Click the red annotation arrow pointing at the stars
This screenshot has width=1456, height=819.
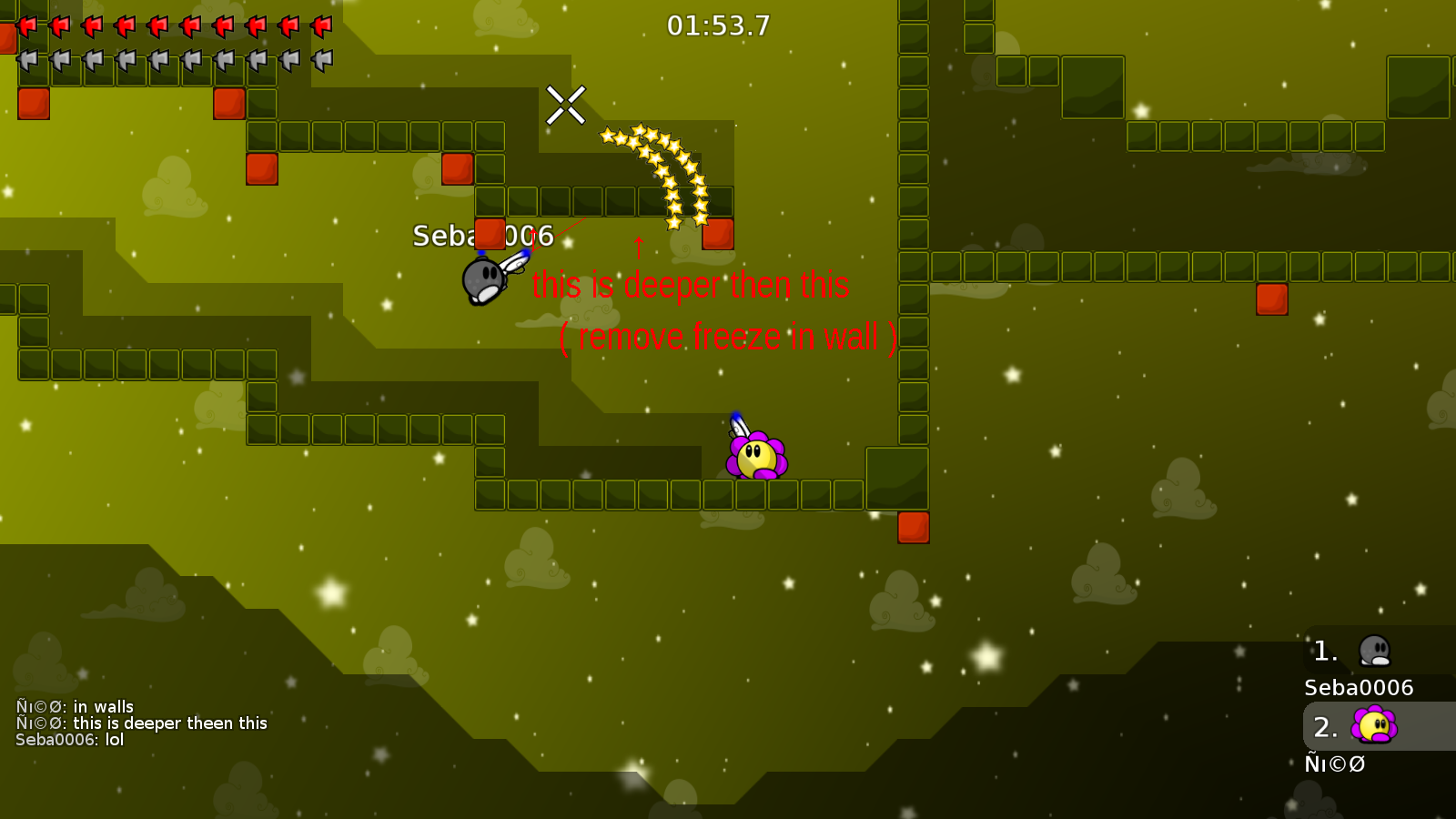[638, 248]
